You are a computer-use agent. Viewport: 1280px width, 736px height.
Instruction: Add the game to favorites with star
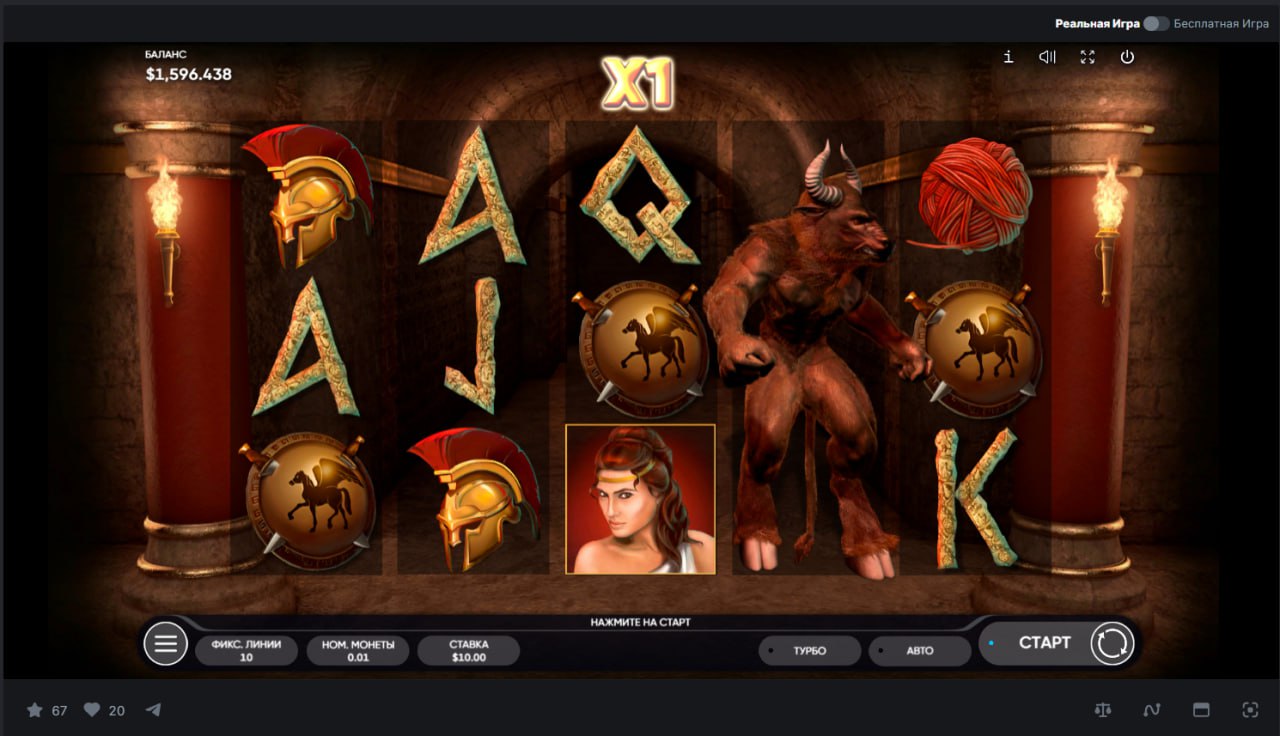click(x=35, y=710)
